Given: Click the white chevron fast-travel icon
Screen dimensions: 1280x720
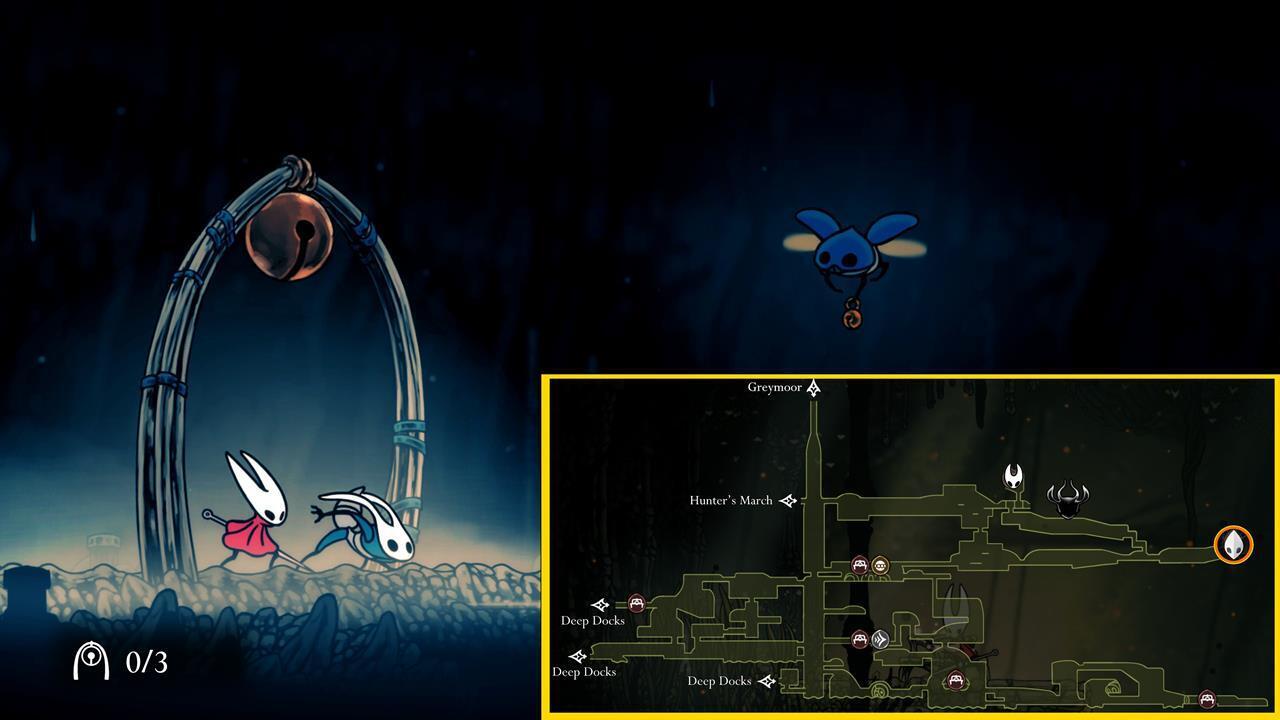Looking at the screenshot, I should pos(879,637).
